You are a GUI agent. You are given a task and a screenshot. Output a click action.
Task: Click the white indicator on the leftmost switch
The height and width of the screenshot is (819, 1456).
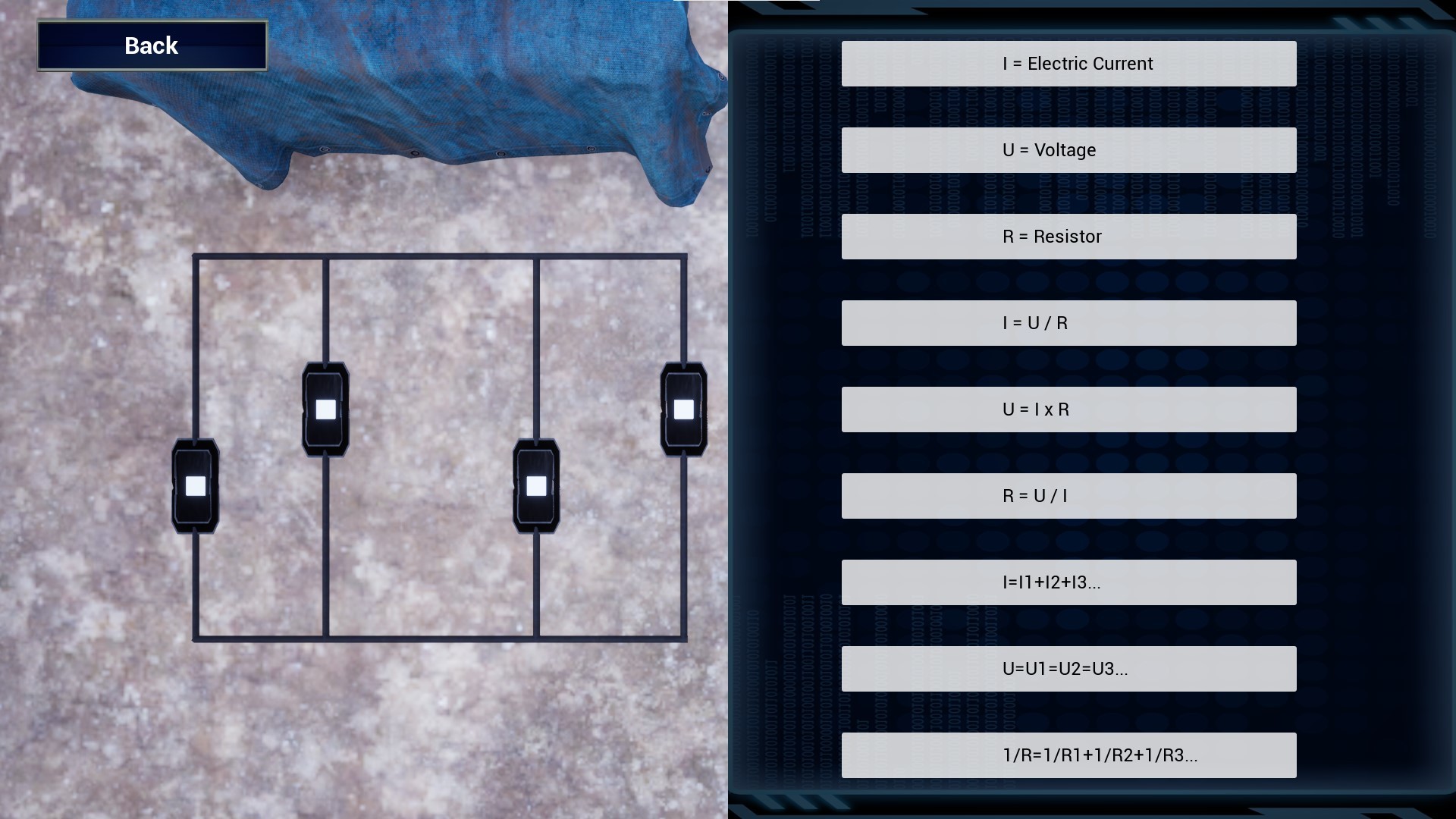tap(195, 485)
